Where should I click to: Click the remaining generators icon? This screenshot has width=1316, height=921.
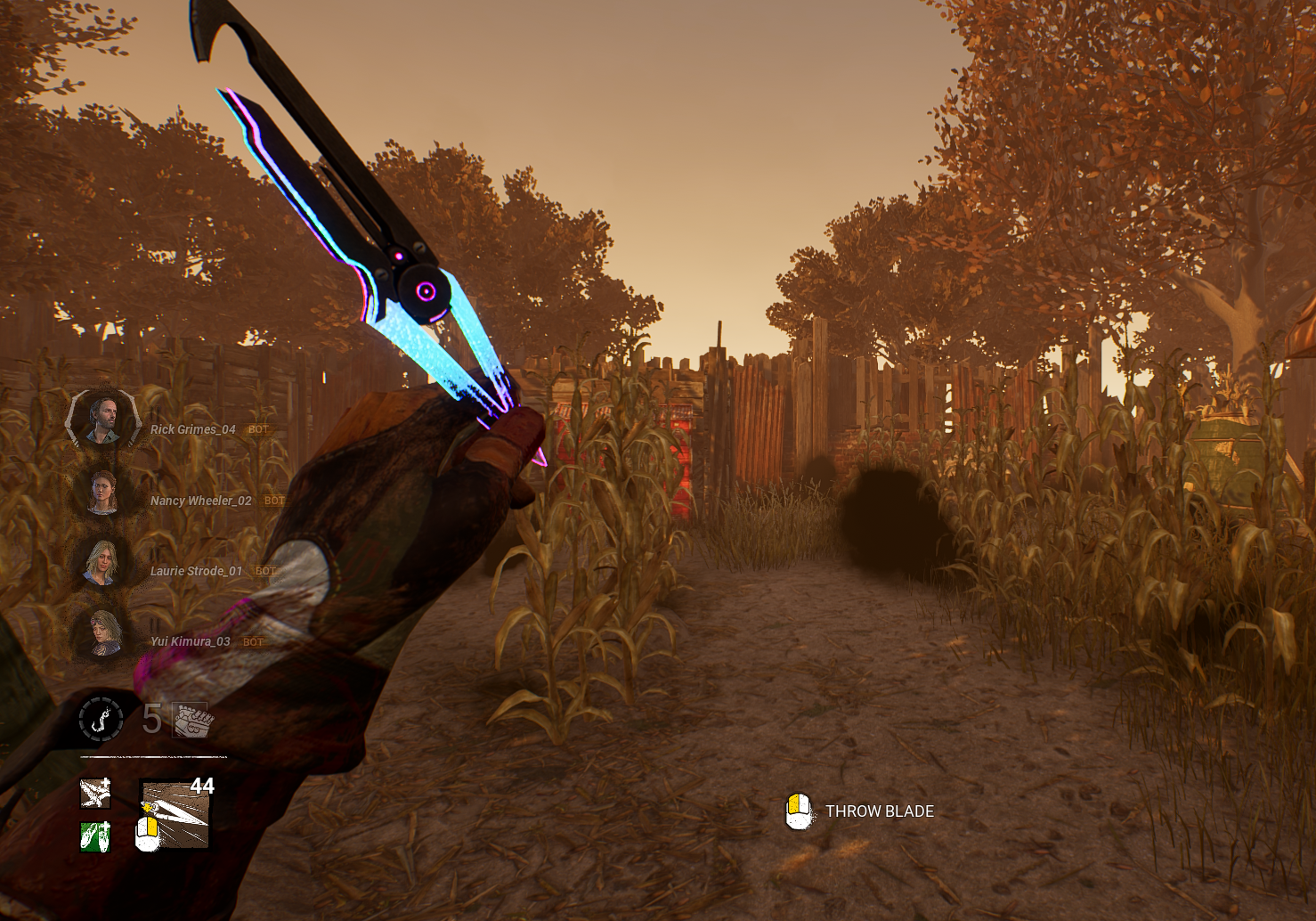click(x=191, y=720)
